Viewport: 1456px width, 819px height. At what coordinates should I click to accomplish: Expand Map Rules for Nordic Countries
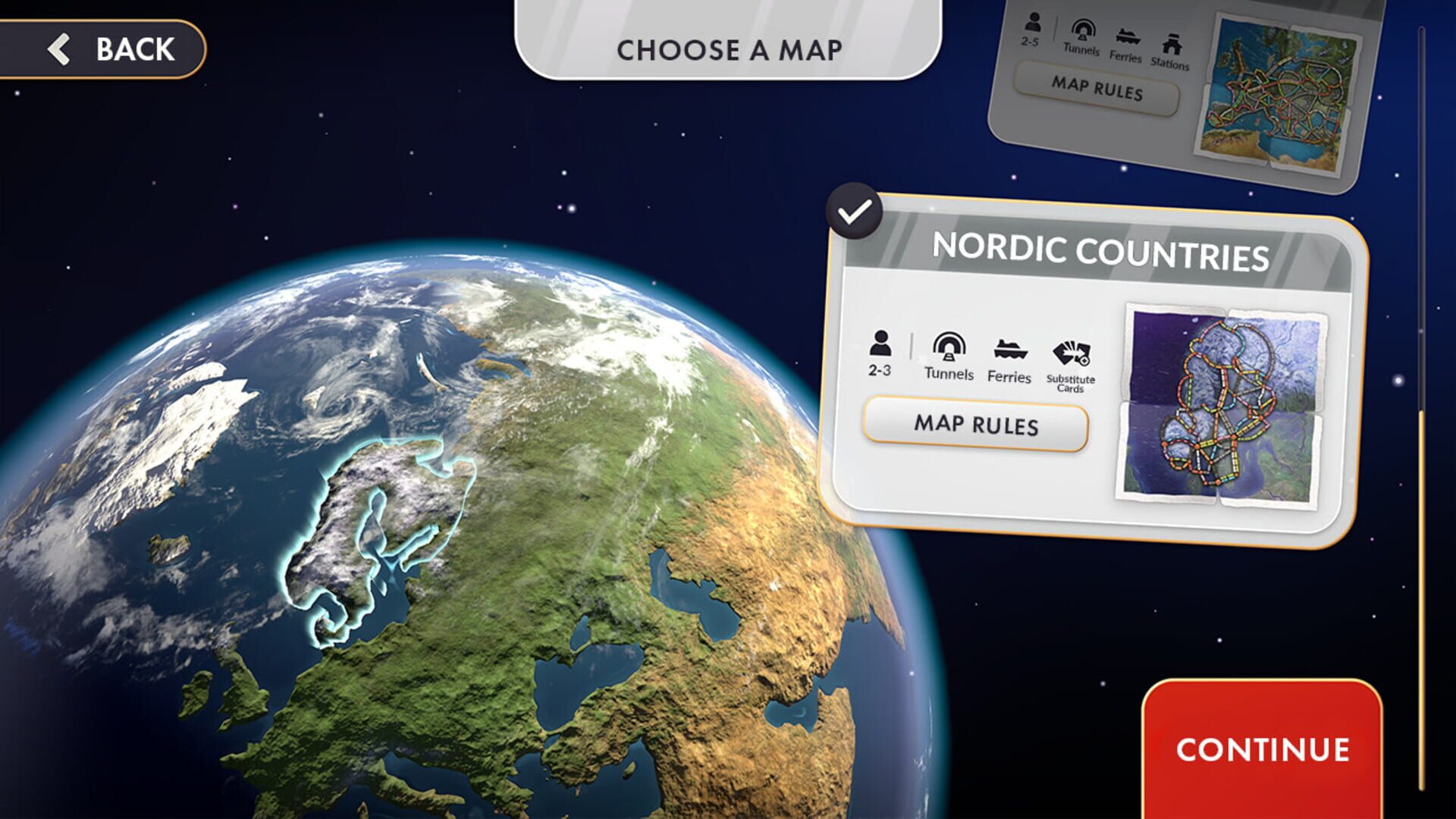pos(977,425)
